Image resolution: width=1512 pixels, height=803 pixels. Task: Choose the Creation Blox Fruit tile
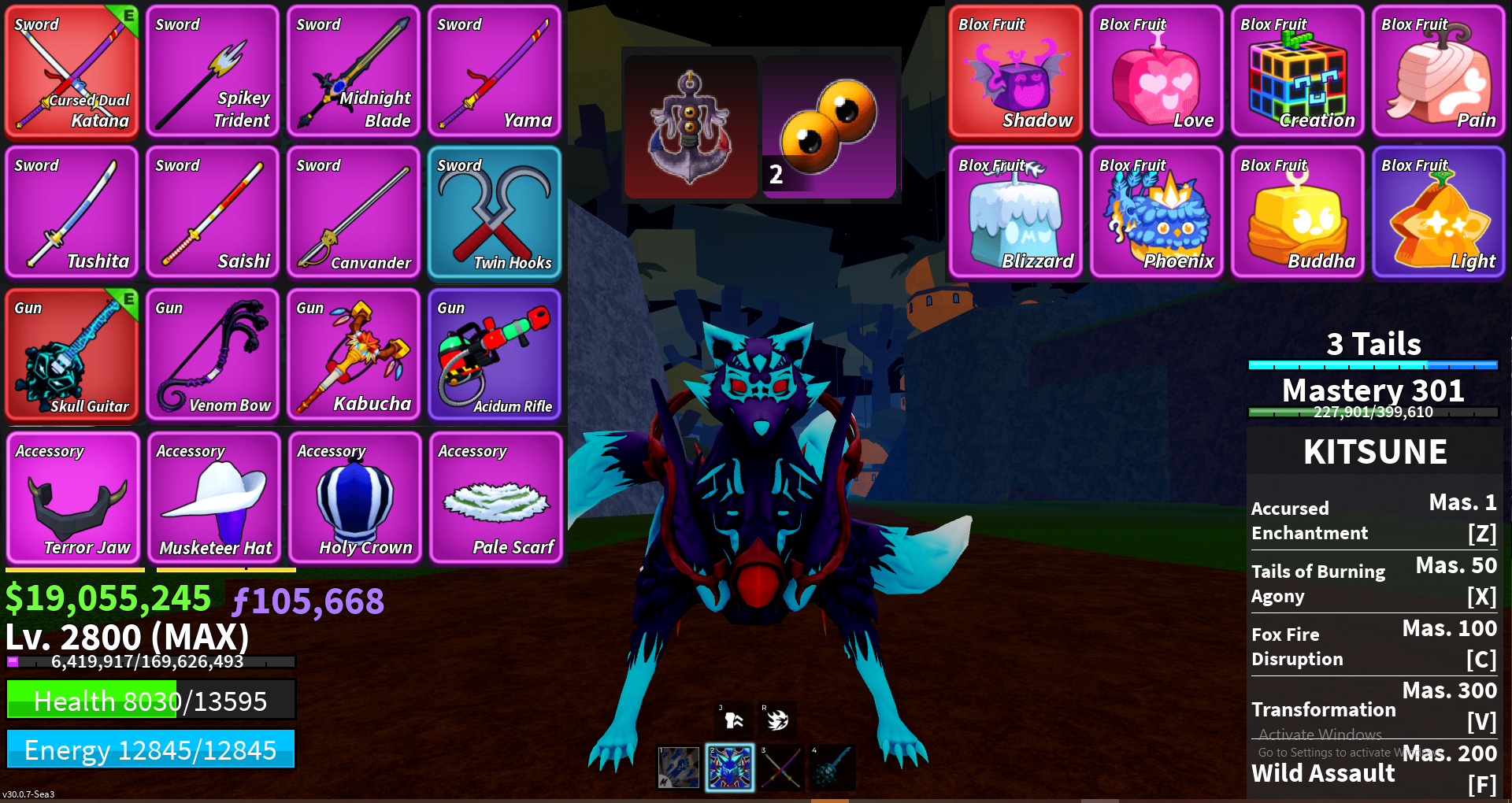pos(1297,71)
